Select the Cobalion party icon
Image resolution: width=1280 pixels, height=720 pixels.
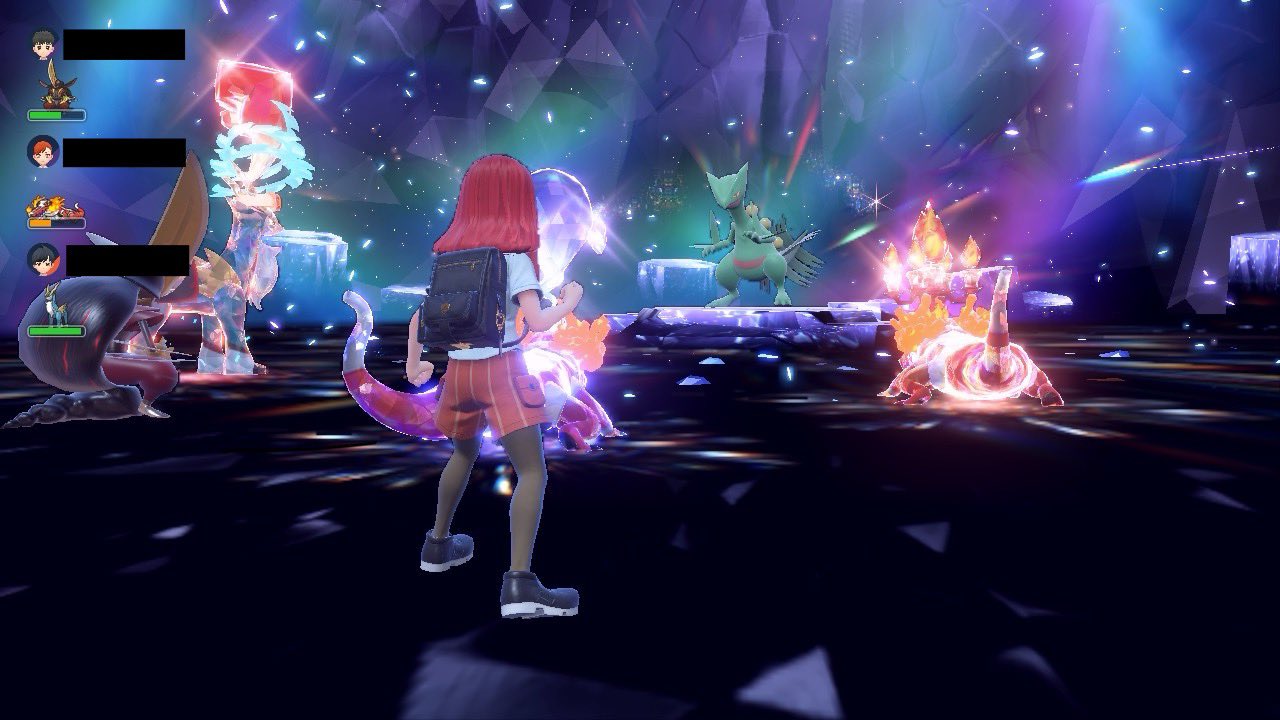click(56, 304)
